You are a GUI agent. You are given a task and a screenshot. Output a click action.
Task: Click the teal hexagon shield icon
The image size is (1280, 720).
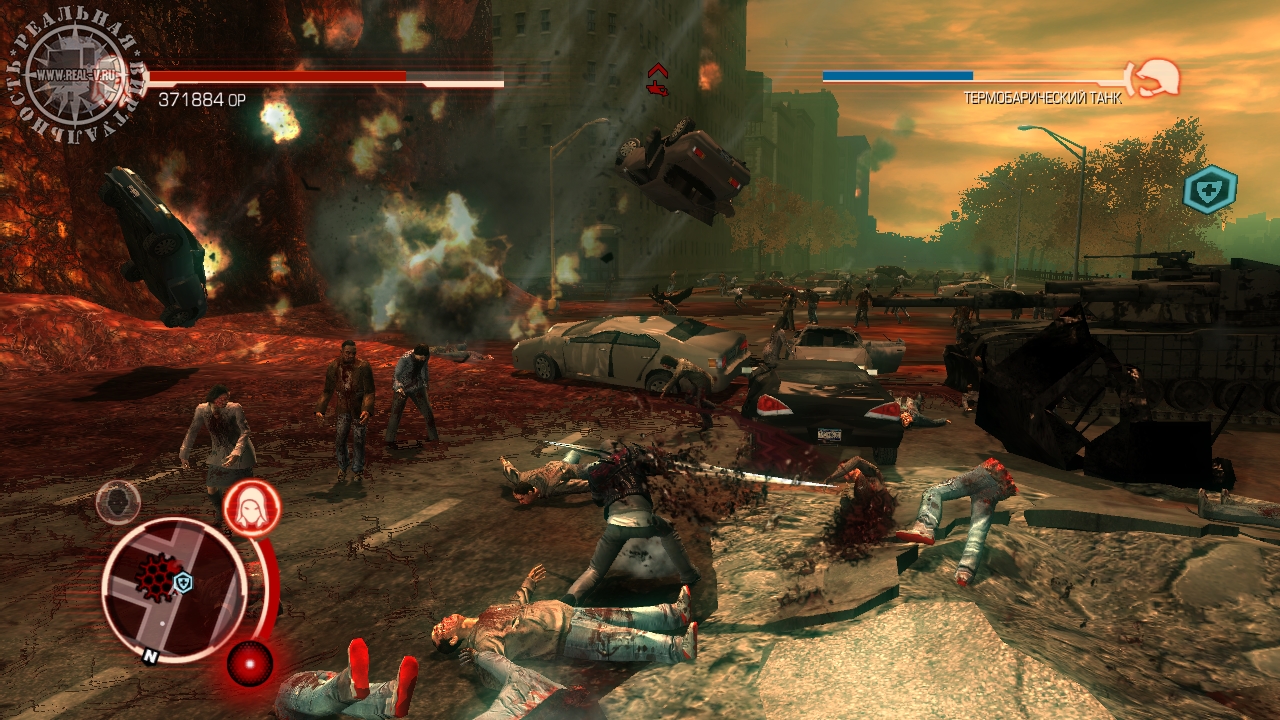1210,190
